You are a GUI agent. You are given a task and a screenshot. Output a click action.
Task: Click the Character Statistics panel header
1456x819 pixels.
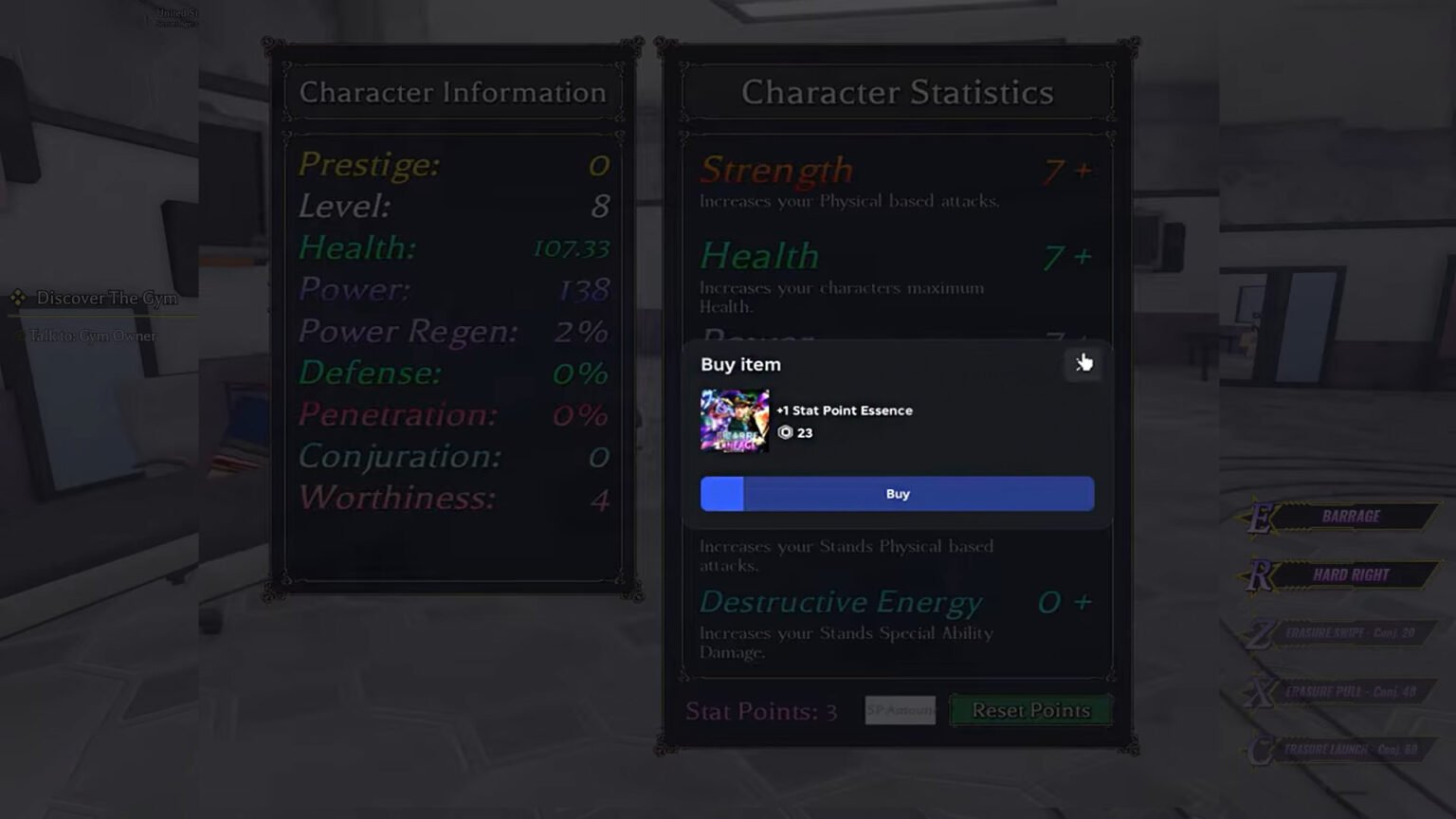click(x=895, y=92)
